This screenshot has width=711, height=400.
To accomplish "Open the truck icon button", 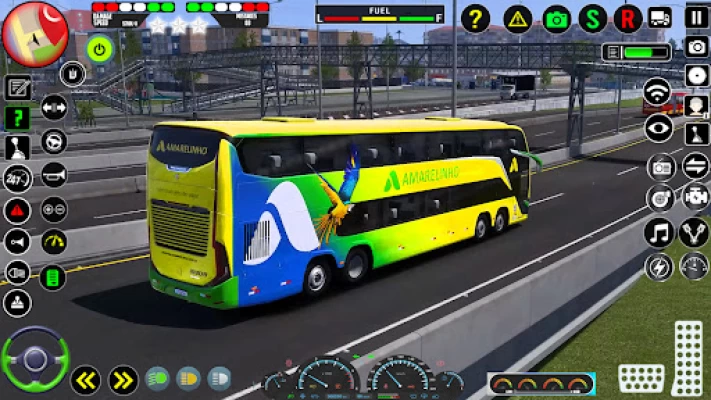I will tap(660, 18).
